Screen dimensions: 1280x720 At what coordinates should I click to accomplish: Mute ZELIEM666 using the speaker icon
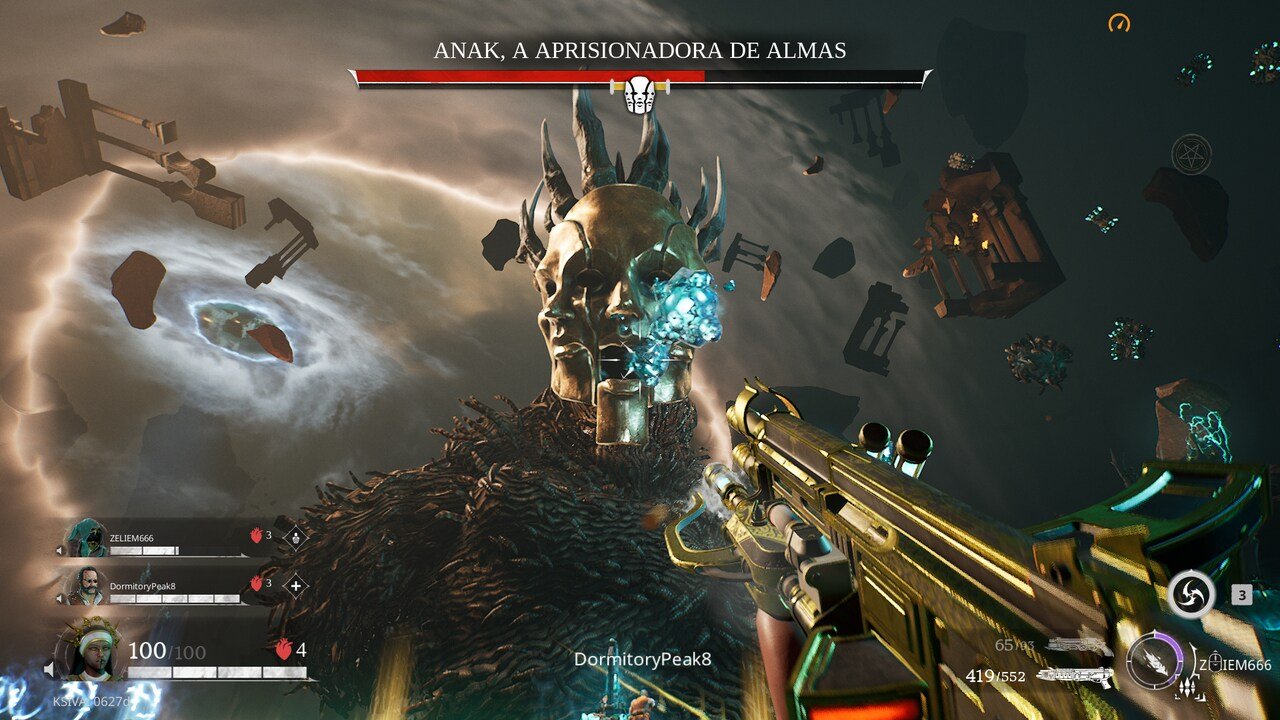(60, 549)
